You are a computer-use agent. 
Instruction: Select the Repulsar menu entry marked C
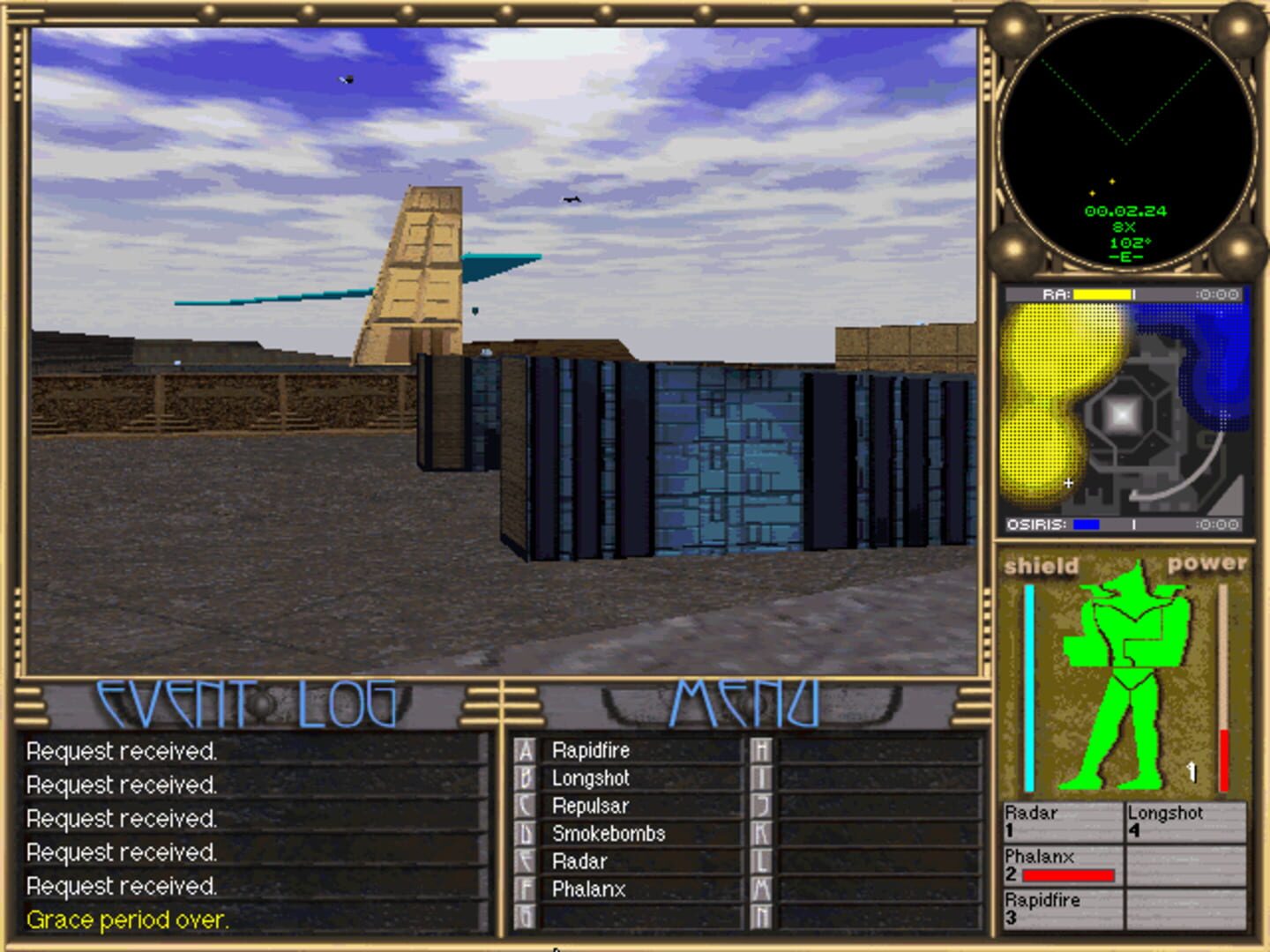[x=589, y=806]
